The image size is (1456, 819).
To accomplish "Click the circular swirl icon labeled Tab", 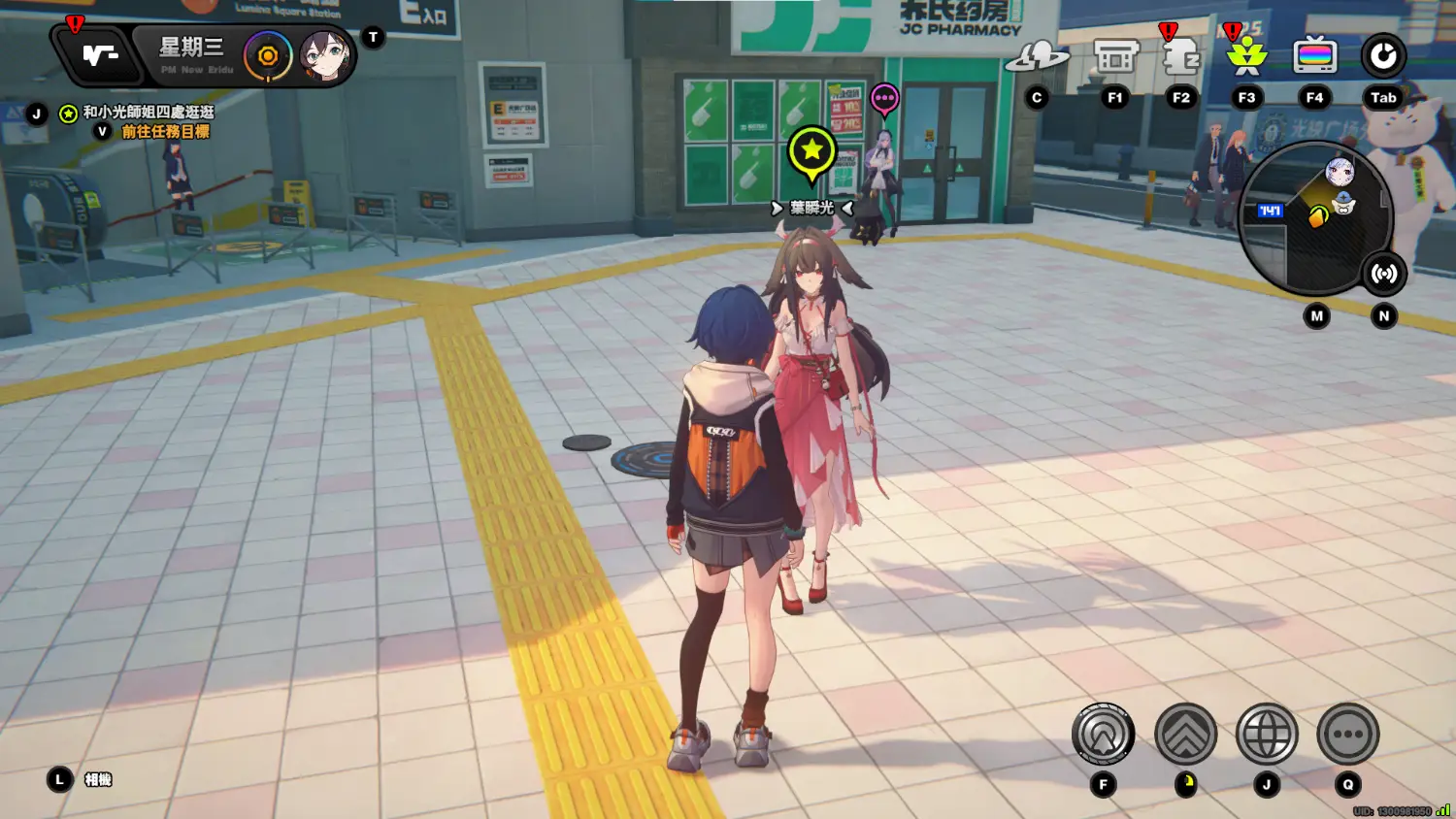I will click(x=1382, y=57).
